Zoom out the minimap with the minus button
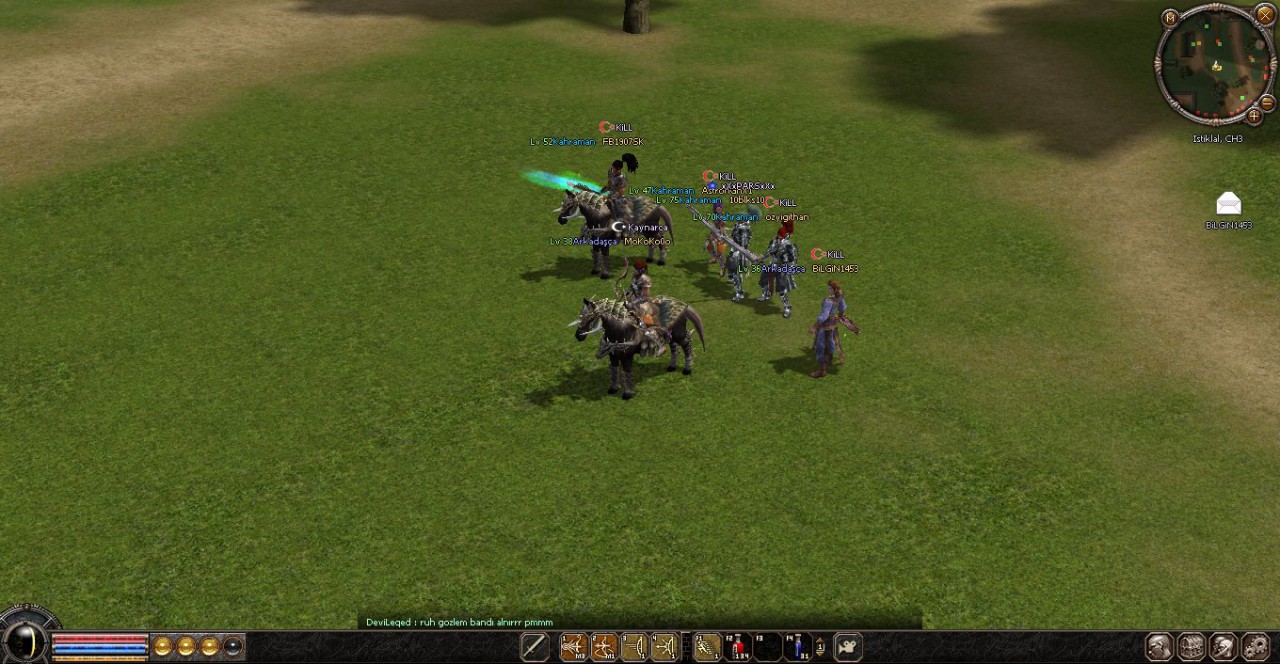Viewport: 1280px width, 664px height. 1266,103
